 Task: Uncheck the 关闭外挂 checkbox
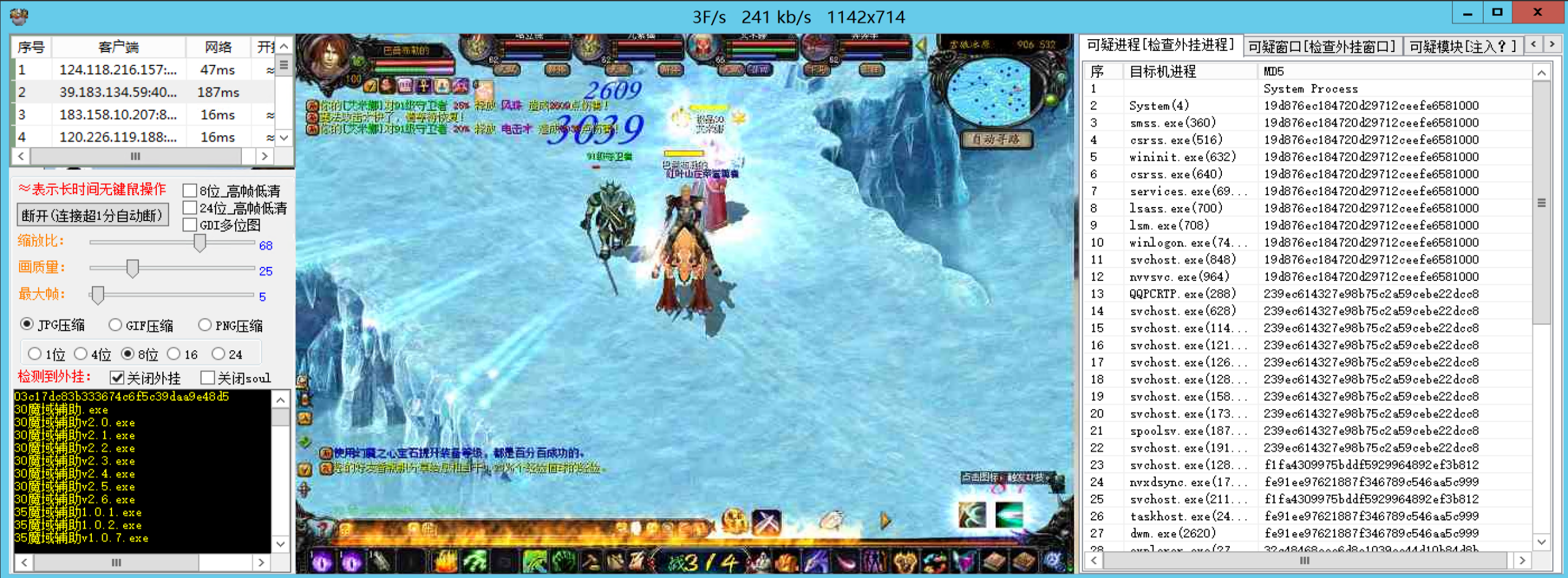tap(118, 378)
